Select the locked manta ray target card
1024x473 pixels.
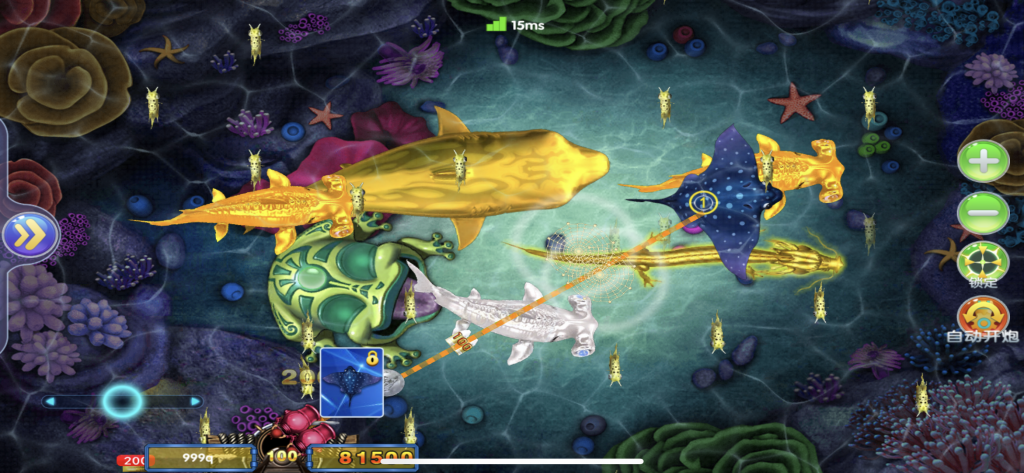tap(351, 383)
